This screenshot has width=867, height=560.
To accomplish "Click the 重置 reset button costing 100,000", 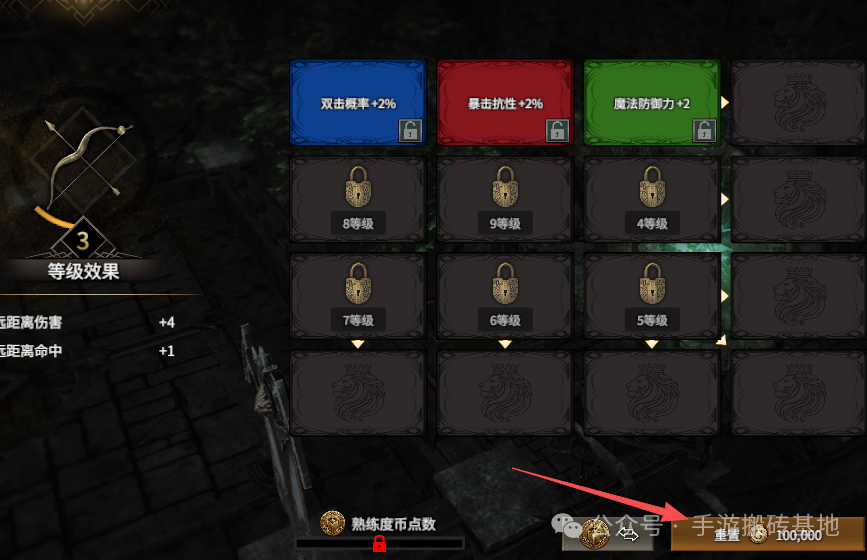I will [767, 535].
